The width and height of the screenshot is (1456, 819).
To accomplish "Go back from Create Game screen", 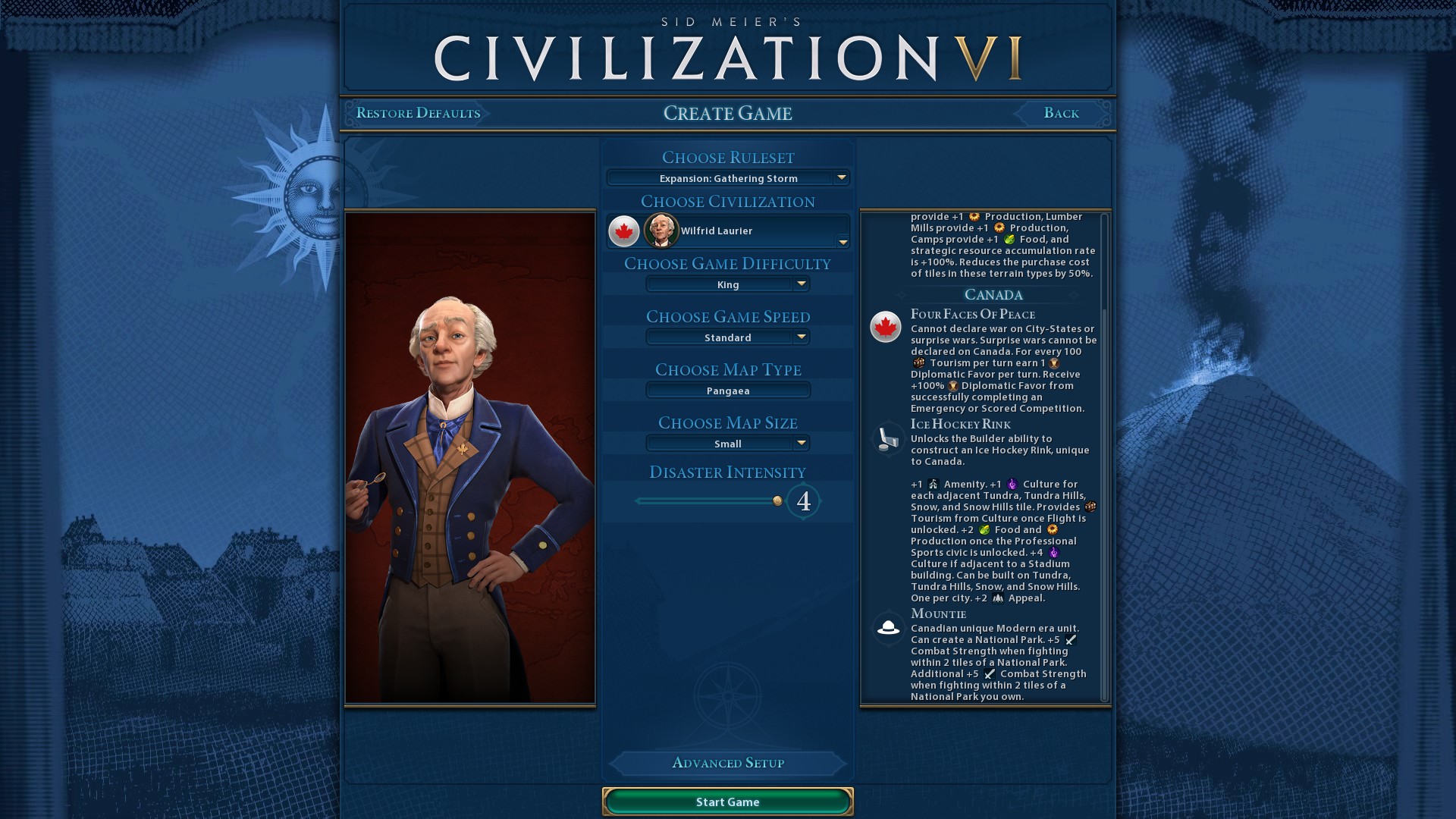I will 1061,113.
